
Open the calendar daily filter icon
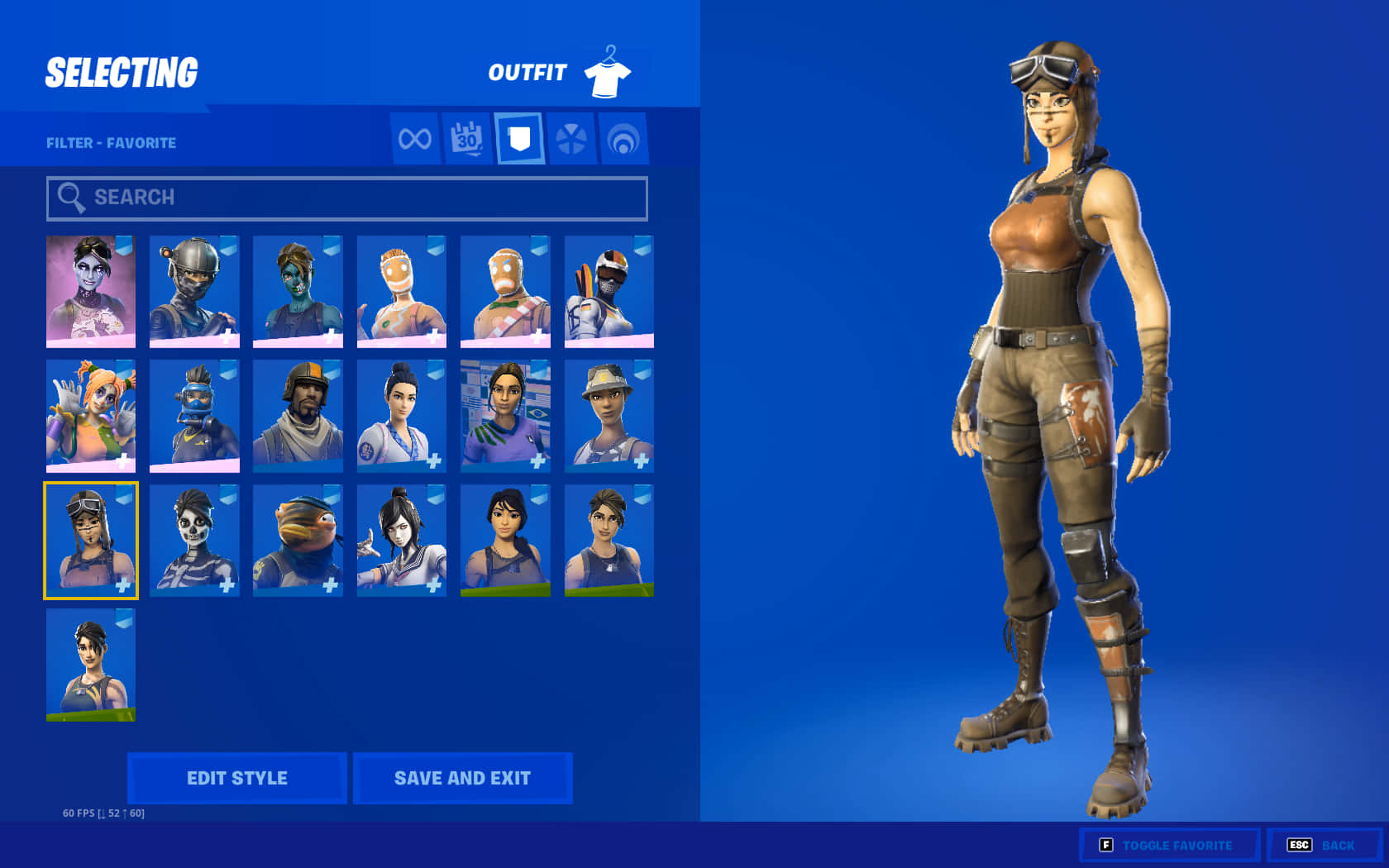point(466,139)
